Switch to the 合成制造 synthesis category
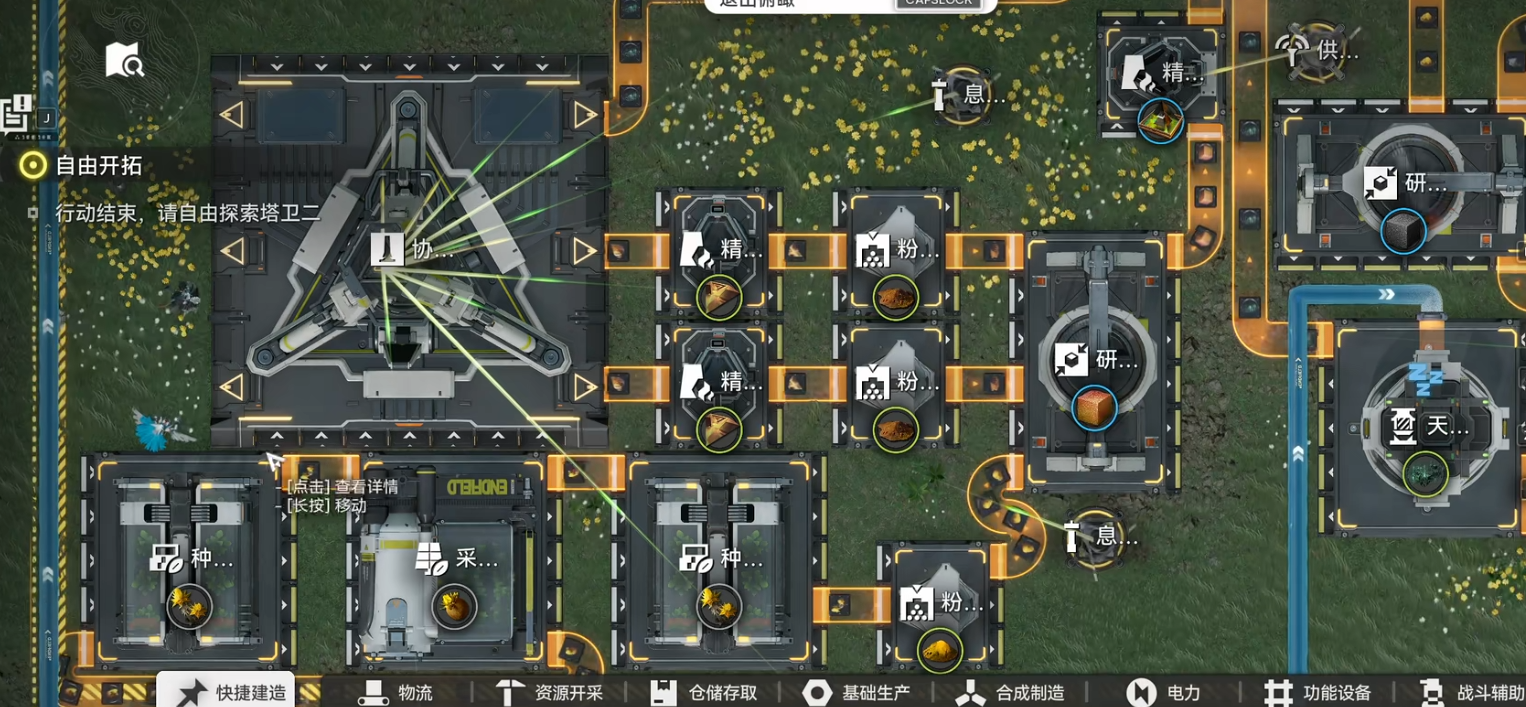Screen dimensions: 1526x707 pos(1011,692)
